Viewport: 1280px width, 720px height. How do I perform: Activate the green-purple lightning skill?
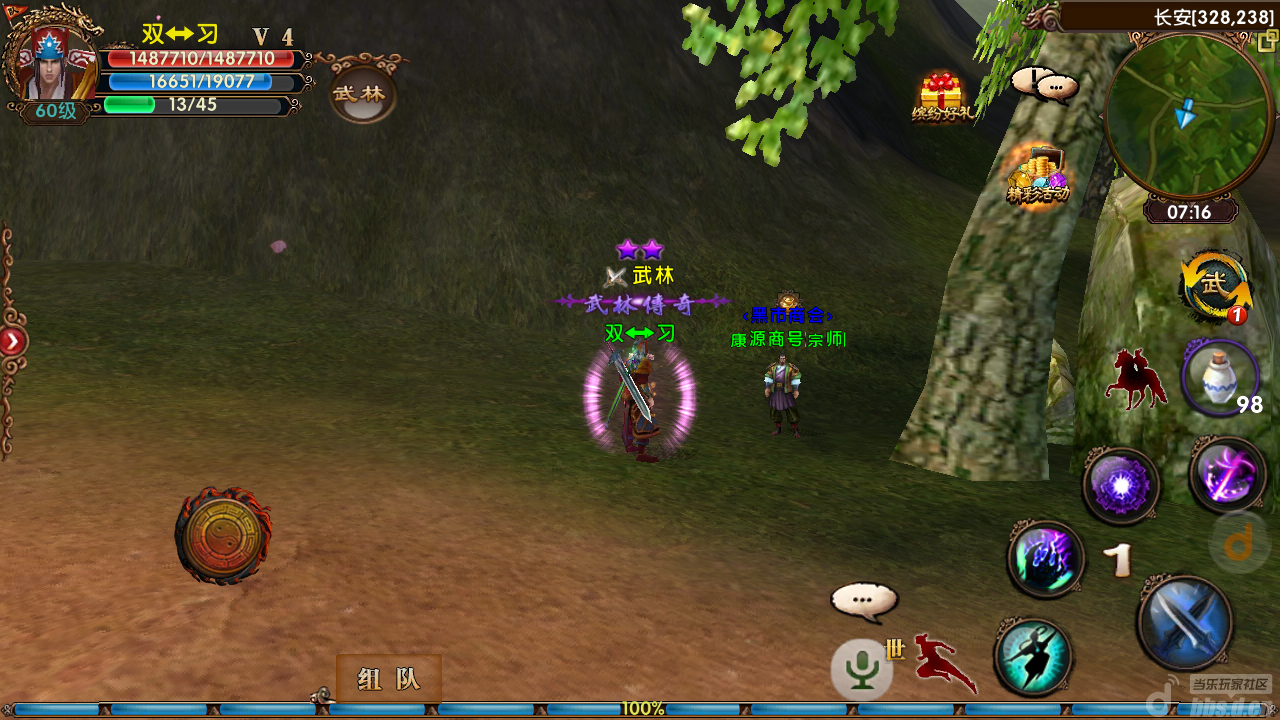[1046, 559]
